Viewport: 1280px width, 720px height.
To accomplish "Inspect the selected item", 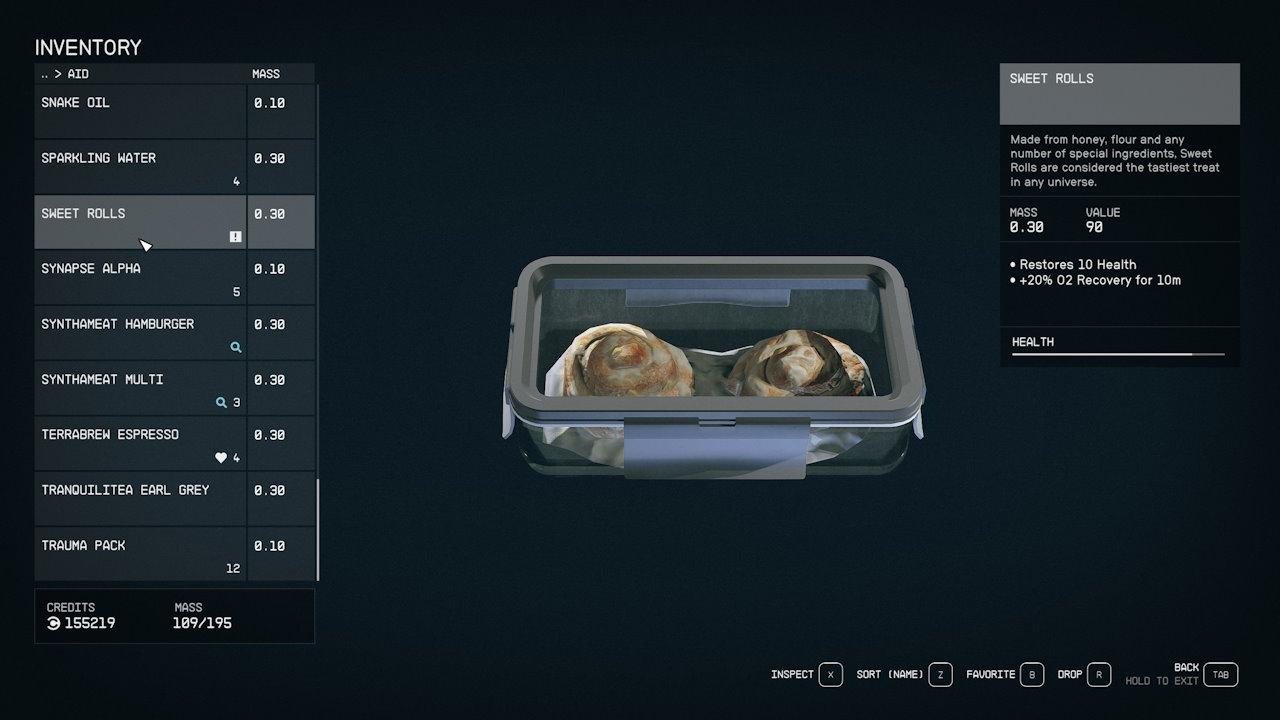I will 830,675.
